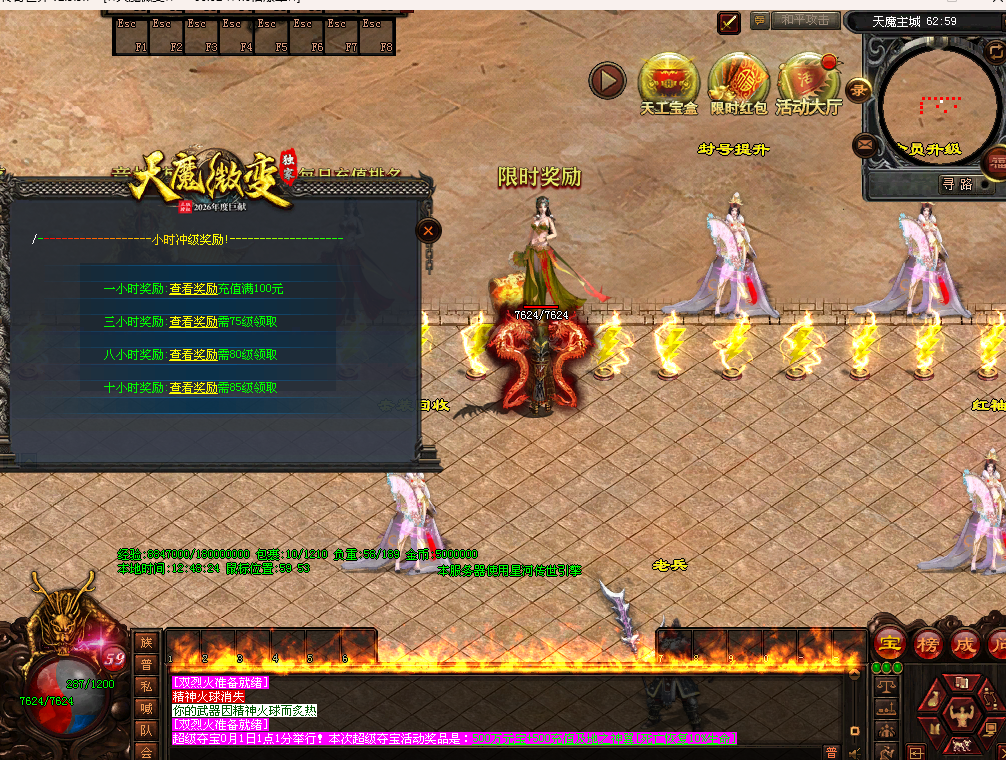Click the crossed sword icon at top
Image resolution: width=1006 pixels, height=760 pixels.
coord(729,22)
